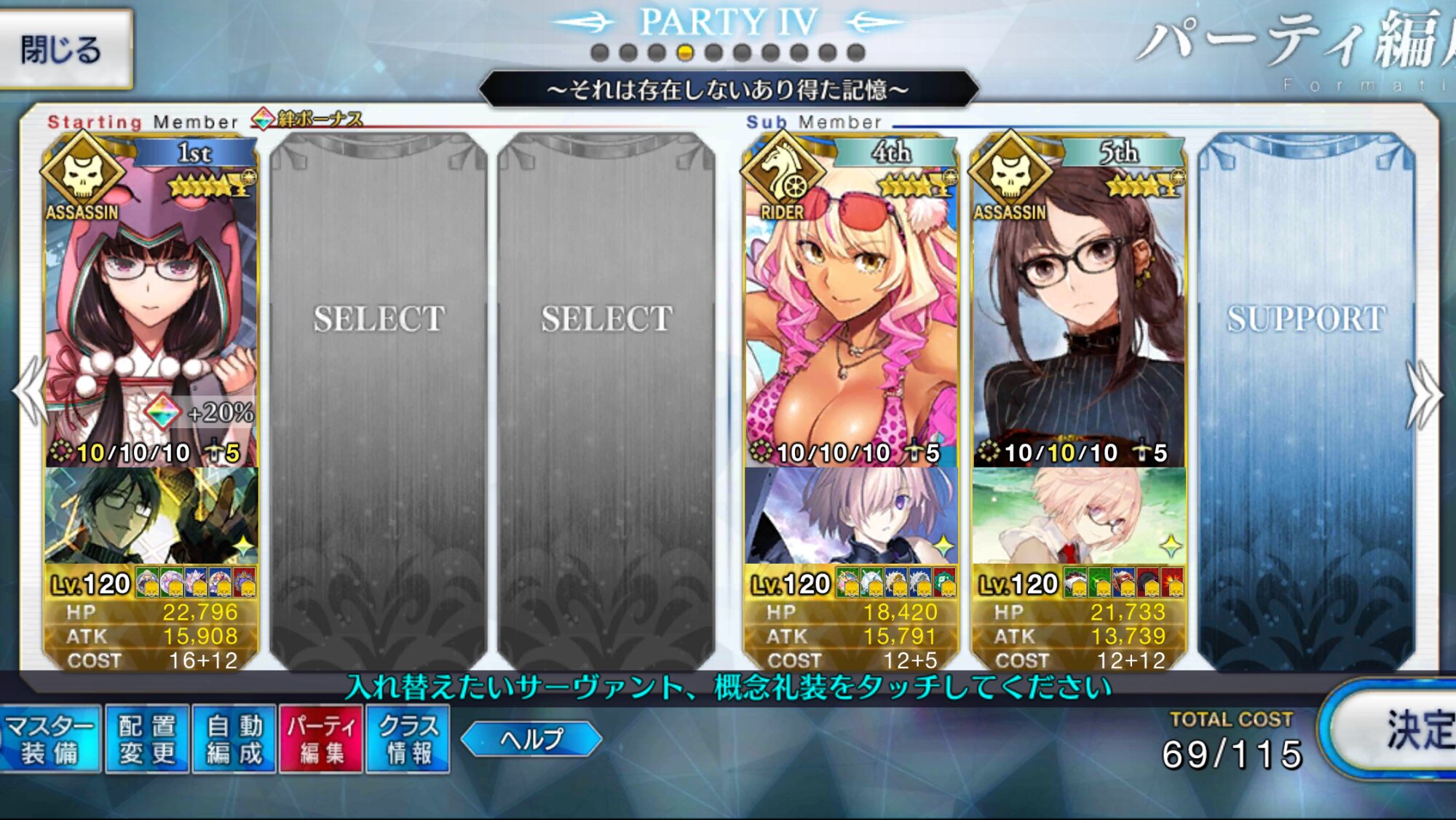
Task: Select the パーティ編集 party edit button
Action: (x=321, y=738)
